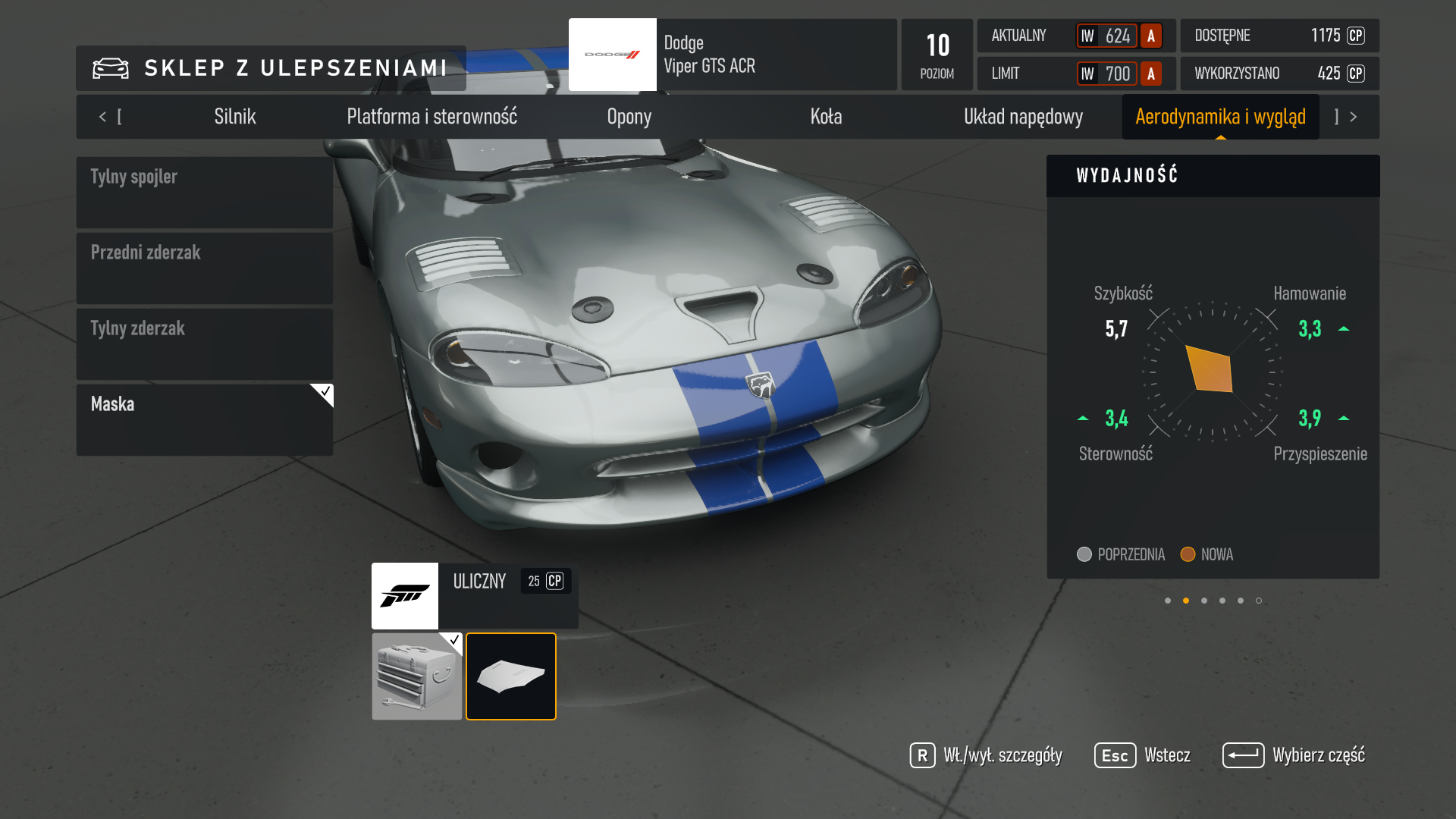Switch to the Silnik tab
Screen dimensions: 1456x819
point(235,117)
